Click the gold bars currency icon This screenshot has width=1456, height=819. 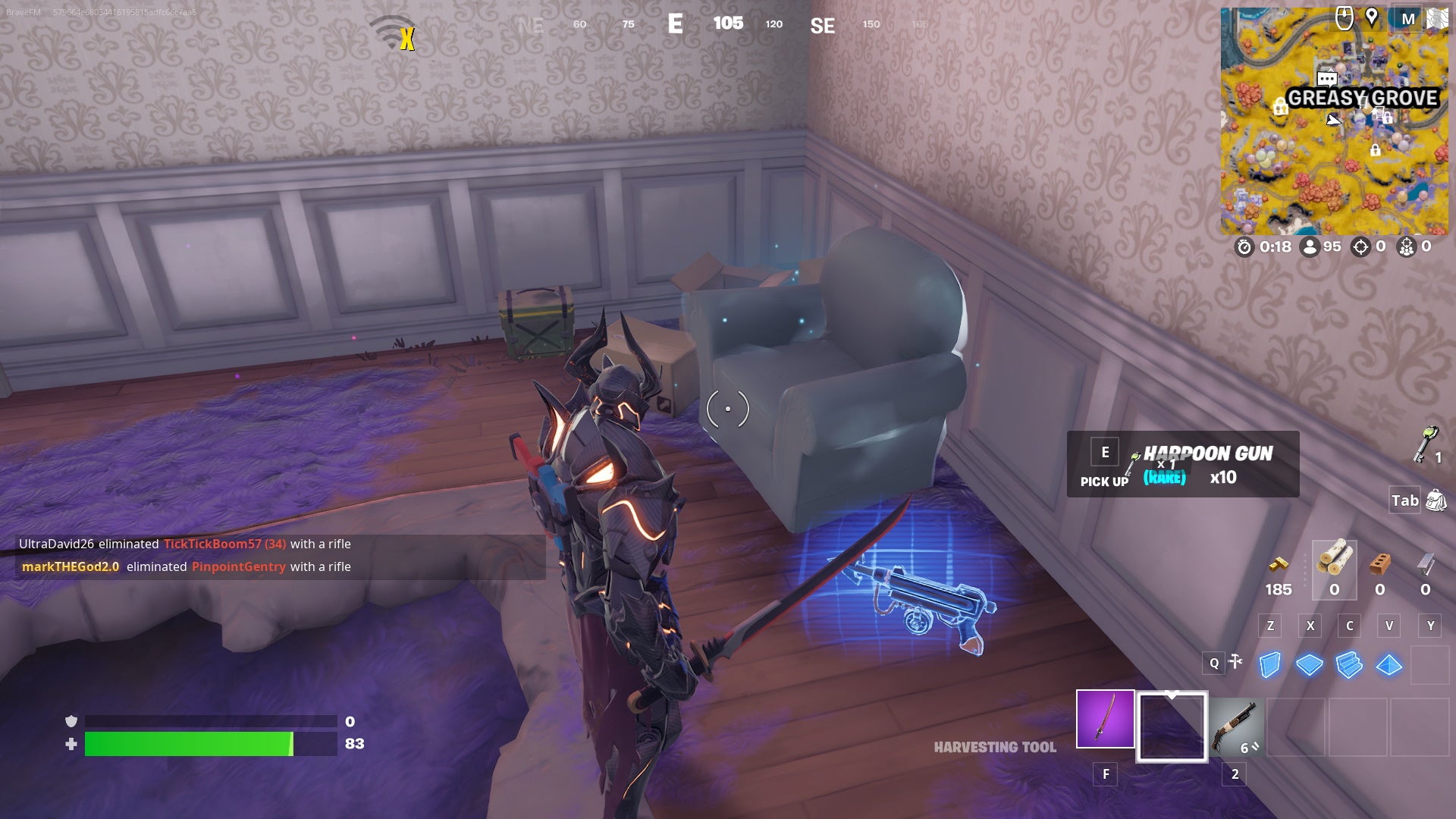[1279, 564]
